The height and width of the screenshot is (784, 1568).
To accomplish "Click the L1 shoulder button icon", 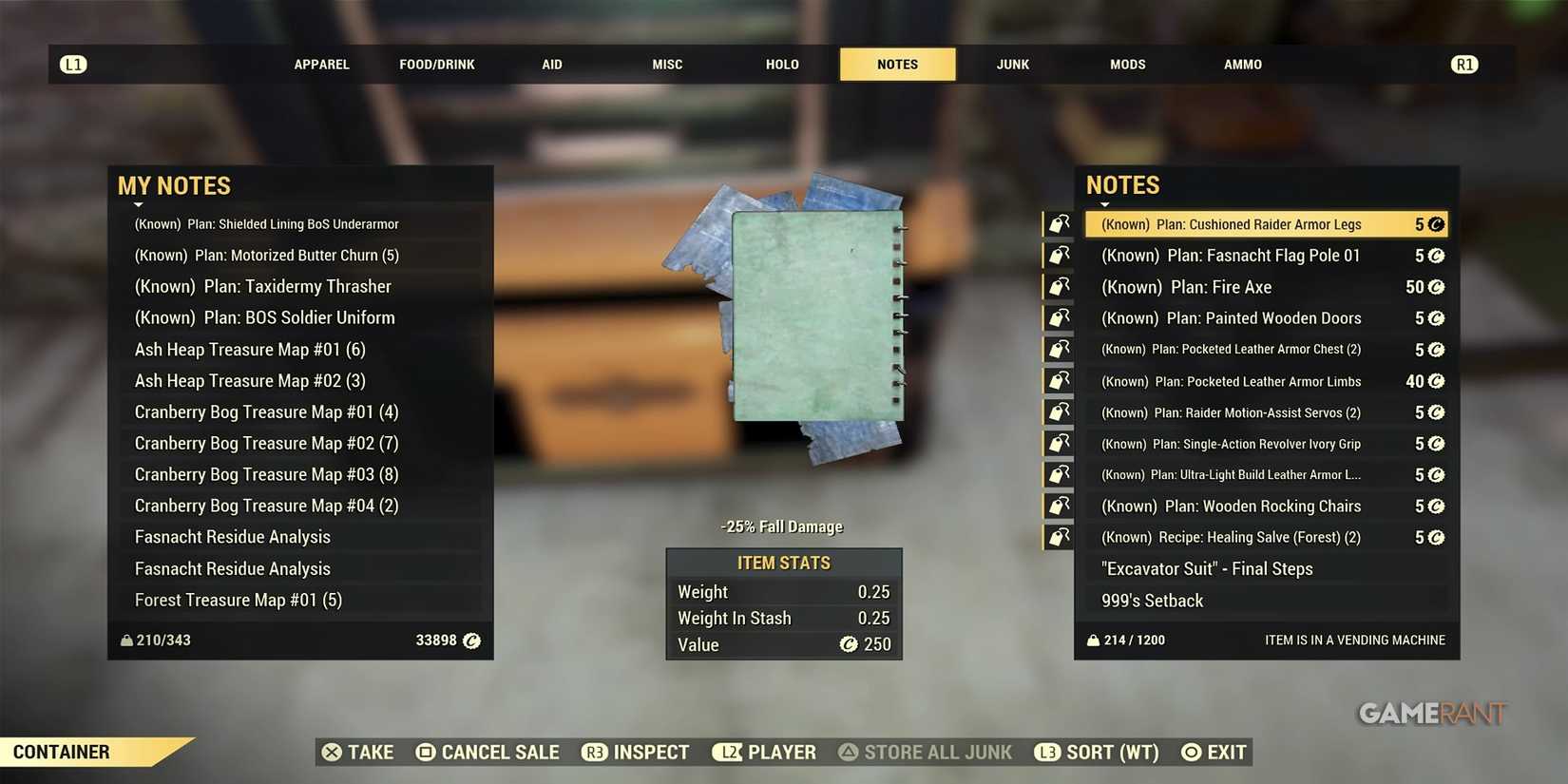I will pyautogui.click(x=73, y=64).
